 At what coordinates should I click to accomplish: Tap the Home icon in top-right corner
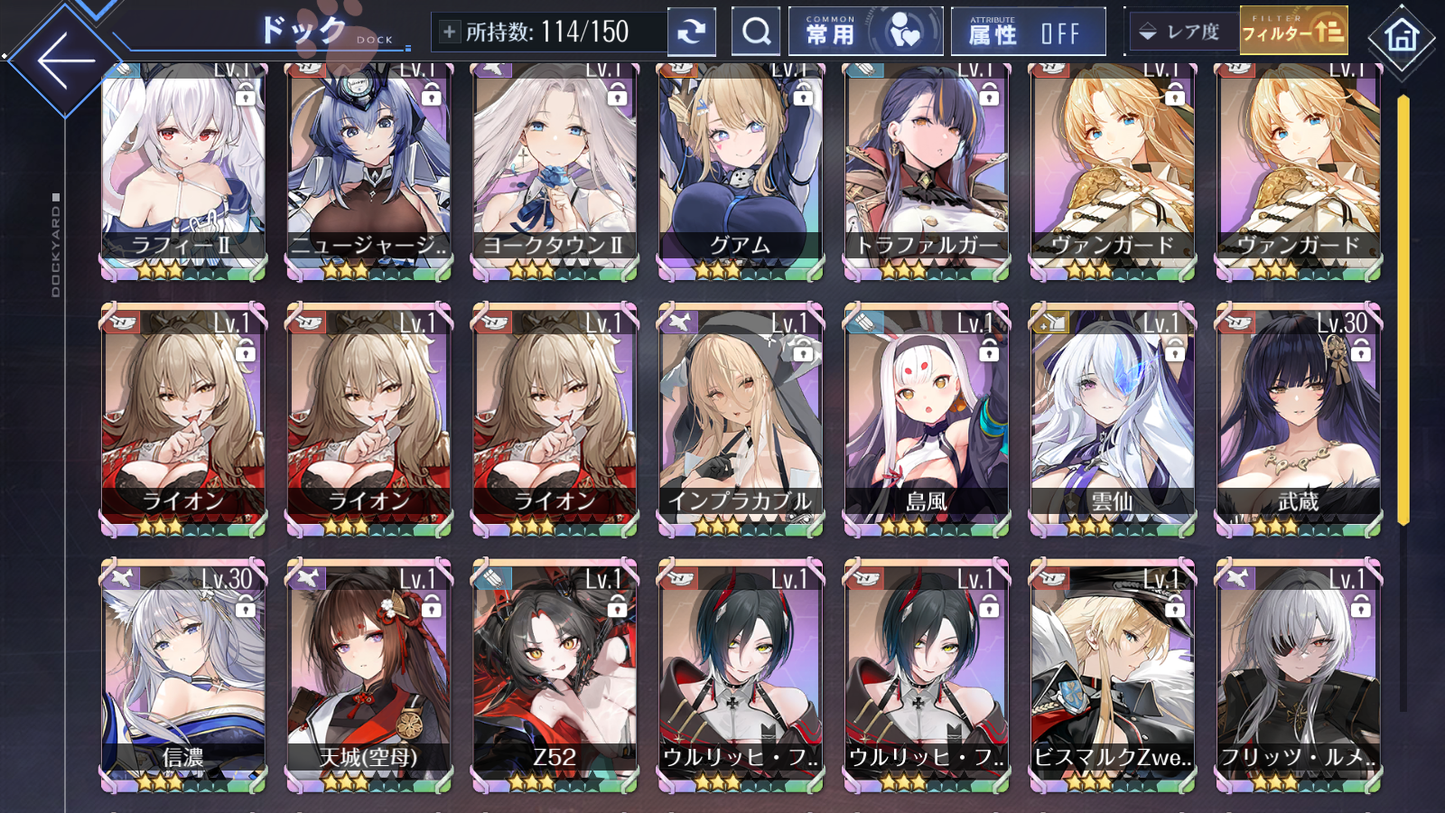pos(1401,33)
